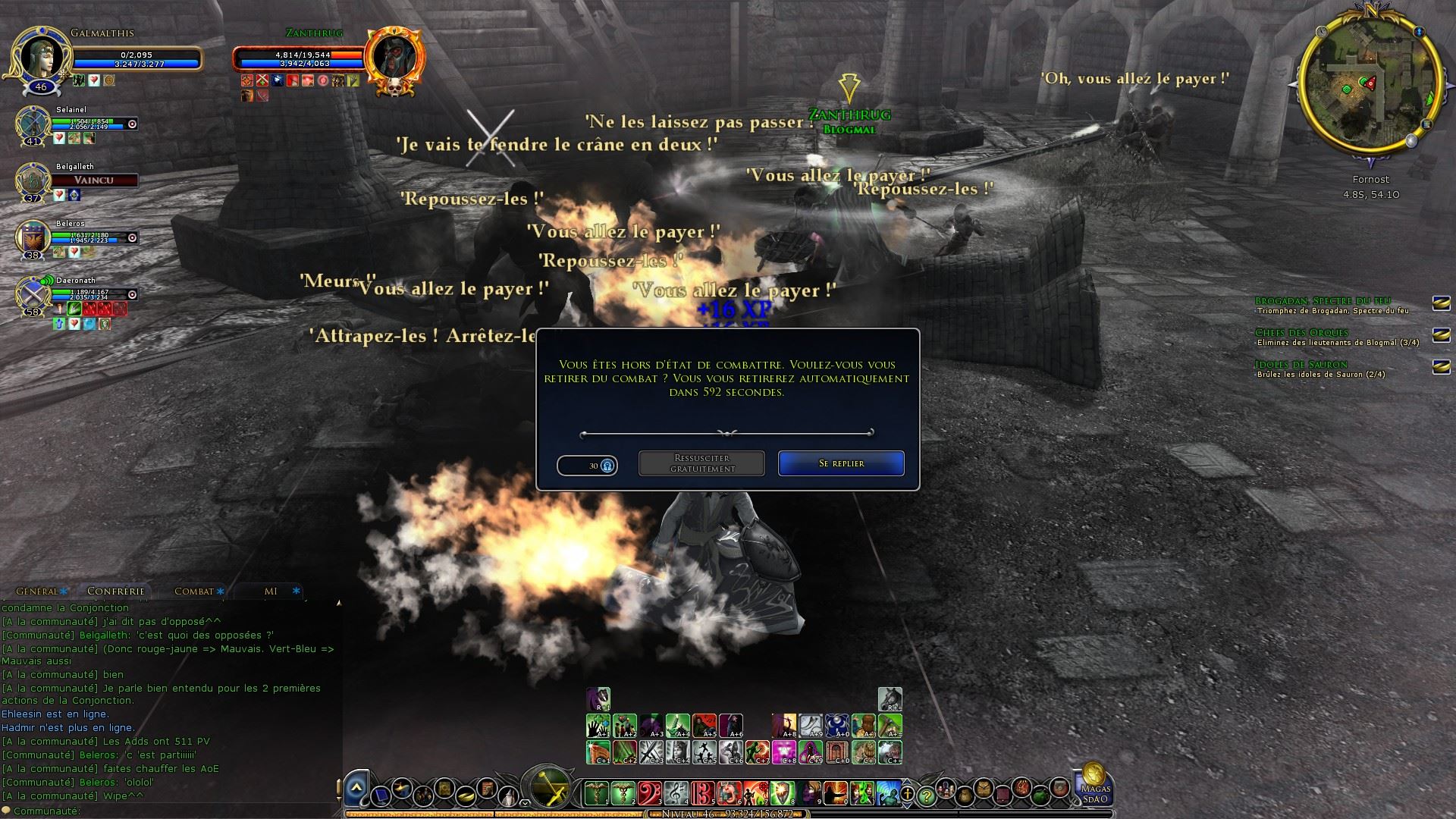Select party member Daeronath's portrait

(32, 294)
